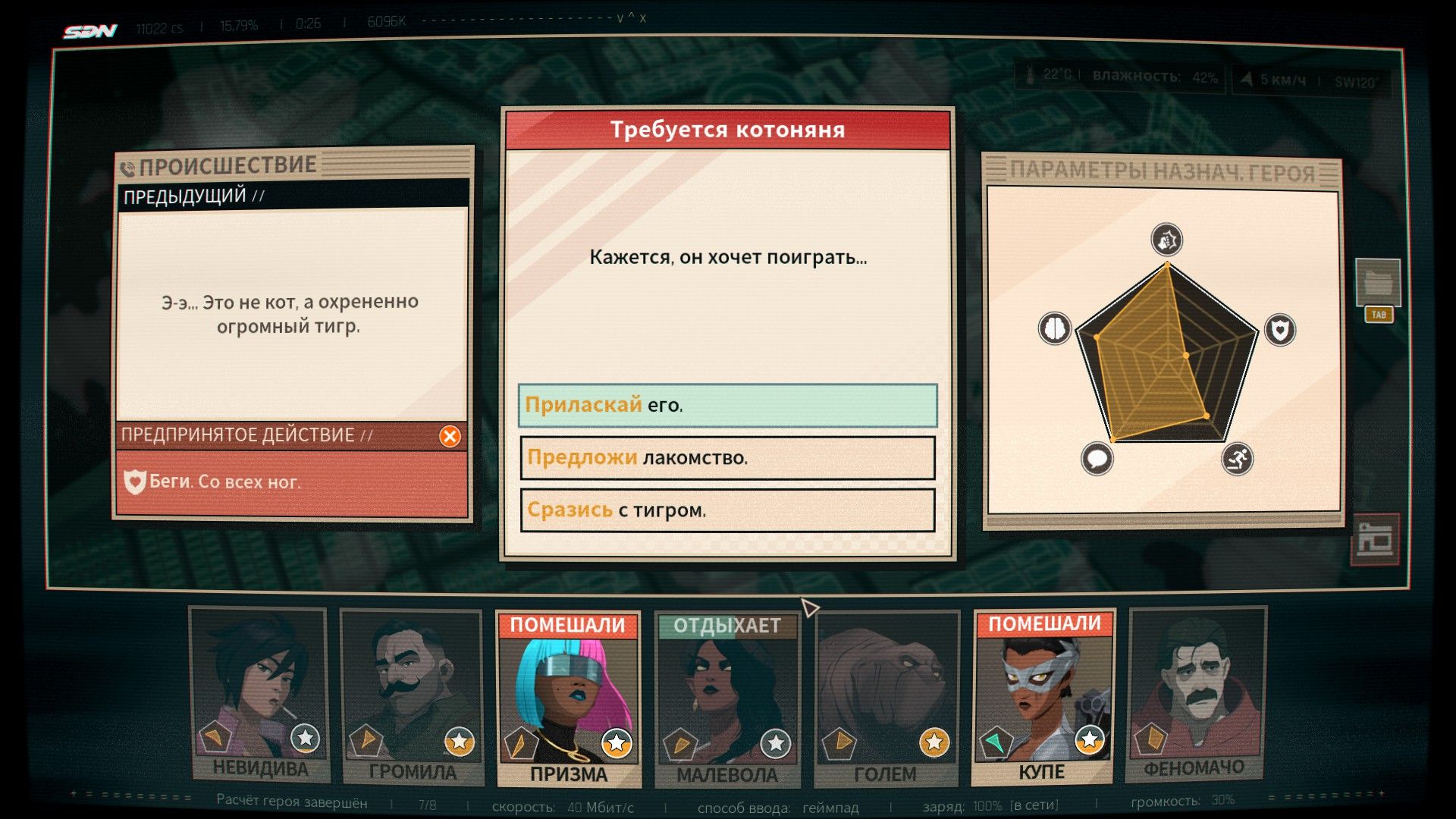Select the Голем hero card
Image resolution: width=1456 pixels, height=819 pixels.
[x=885, y=699]
